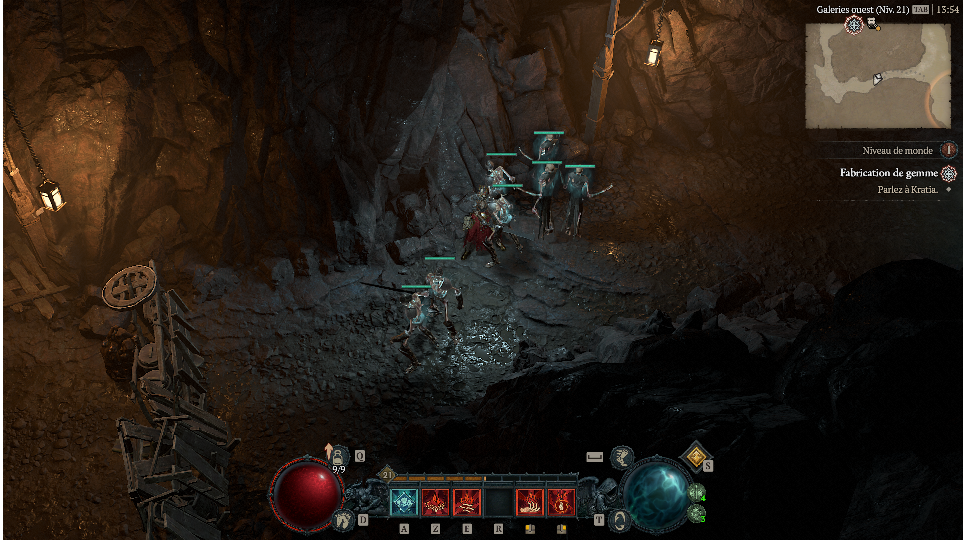Click the Niveau de monde indicator
Viewport: 963px width, 542px height.
tap(897, 150)
